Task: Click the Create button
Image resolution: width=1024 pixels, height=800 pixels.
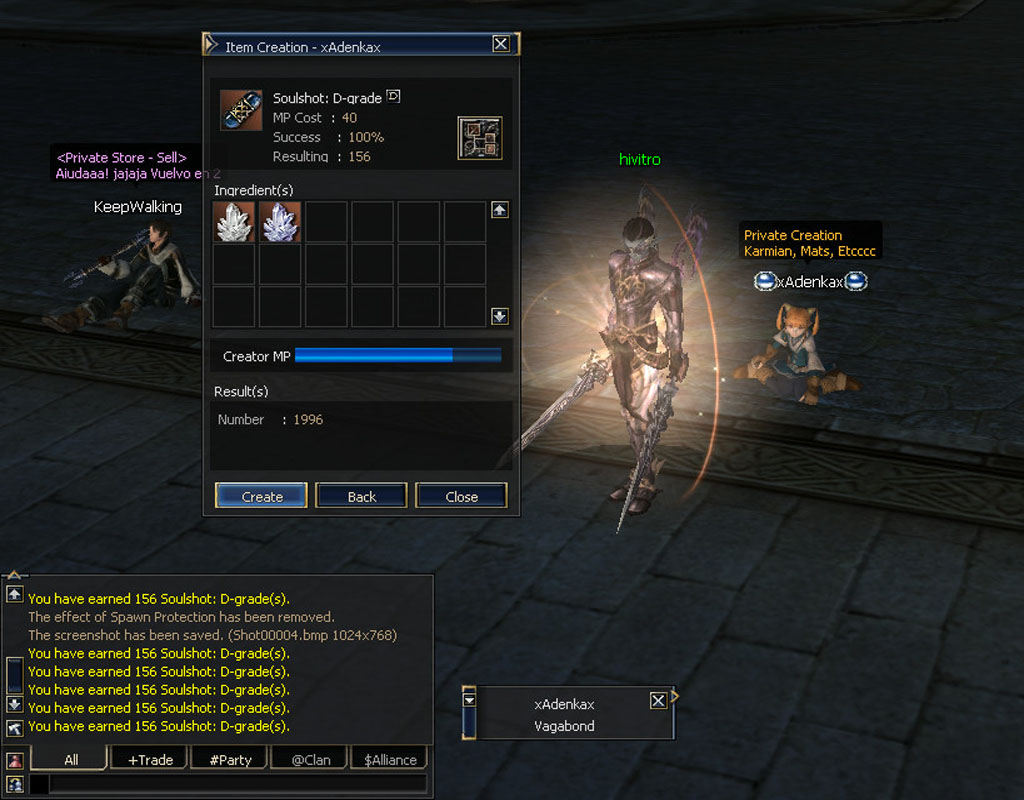Action: coord(261,496)
